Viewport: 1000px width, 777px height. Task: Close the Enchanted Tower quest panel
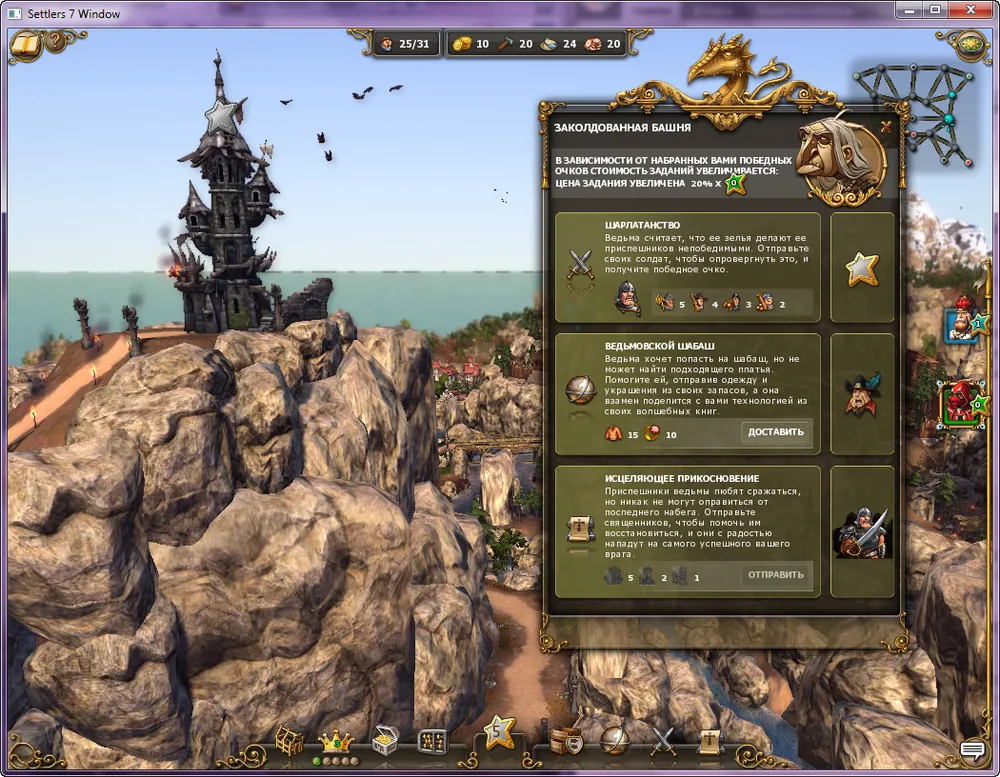(x=886, y=127)
